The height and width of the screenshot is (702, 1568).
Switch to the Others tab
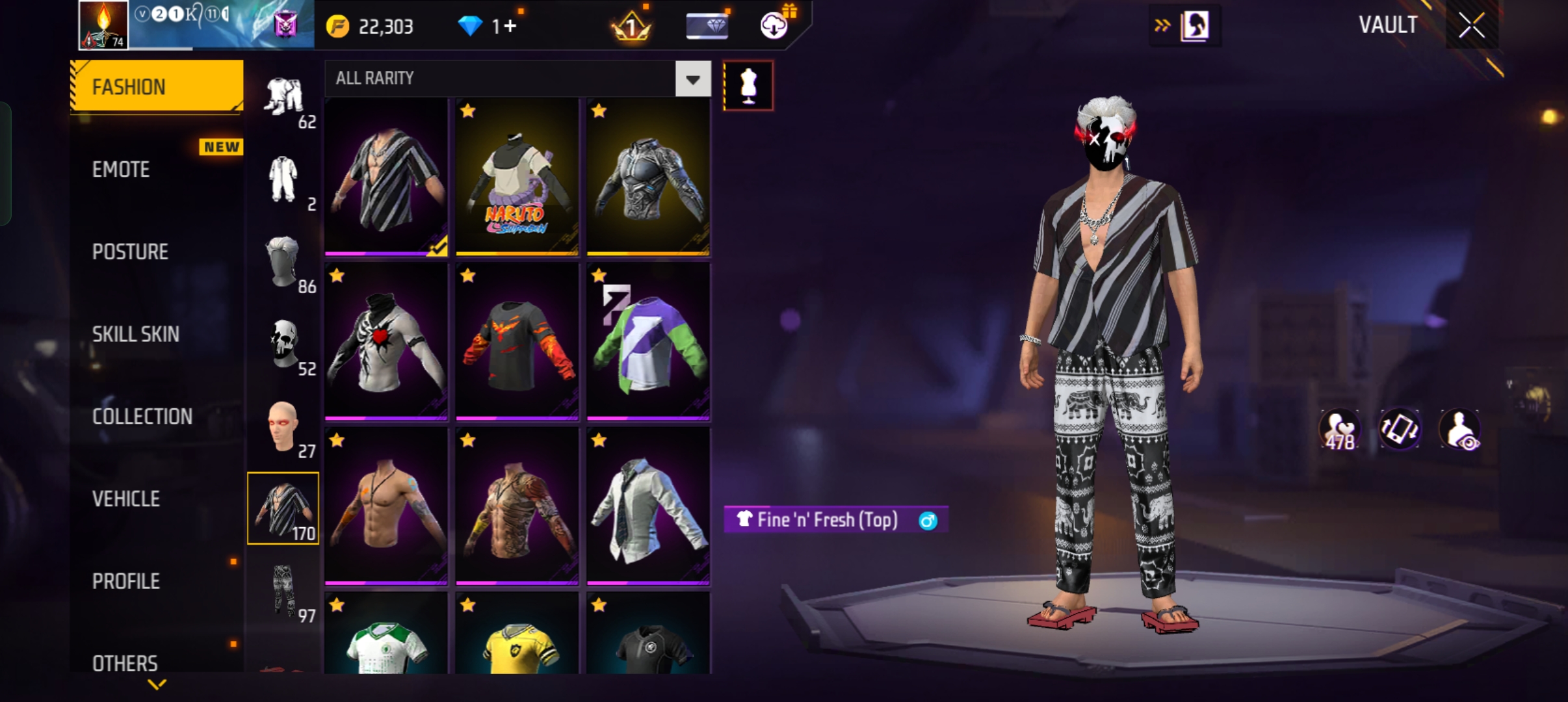pyautogui.click(x=125, y=663)
